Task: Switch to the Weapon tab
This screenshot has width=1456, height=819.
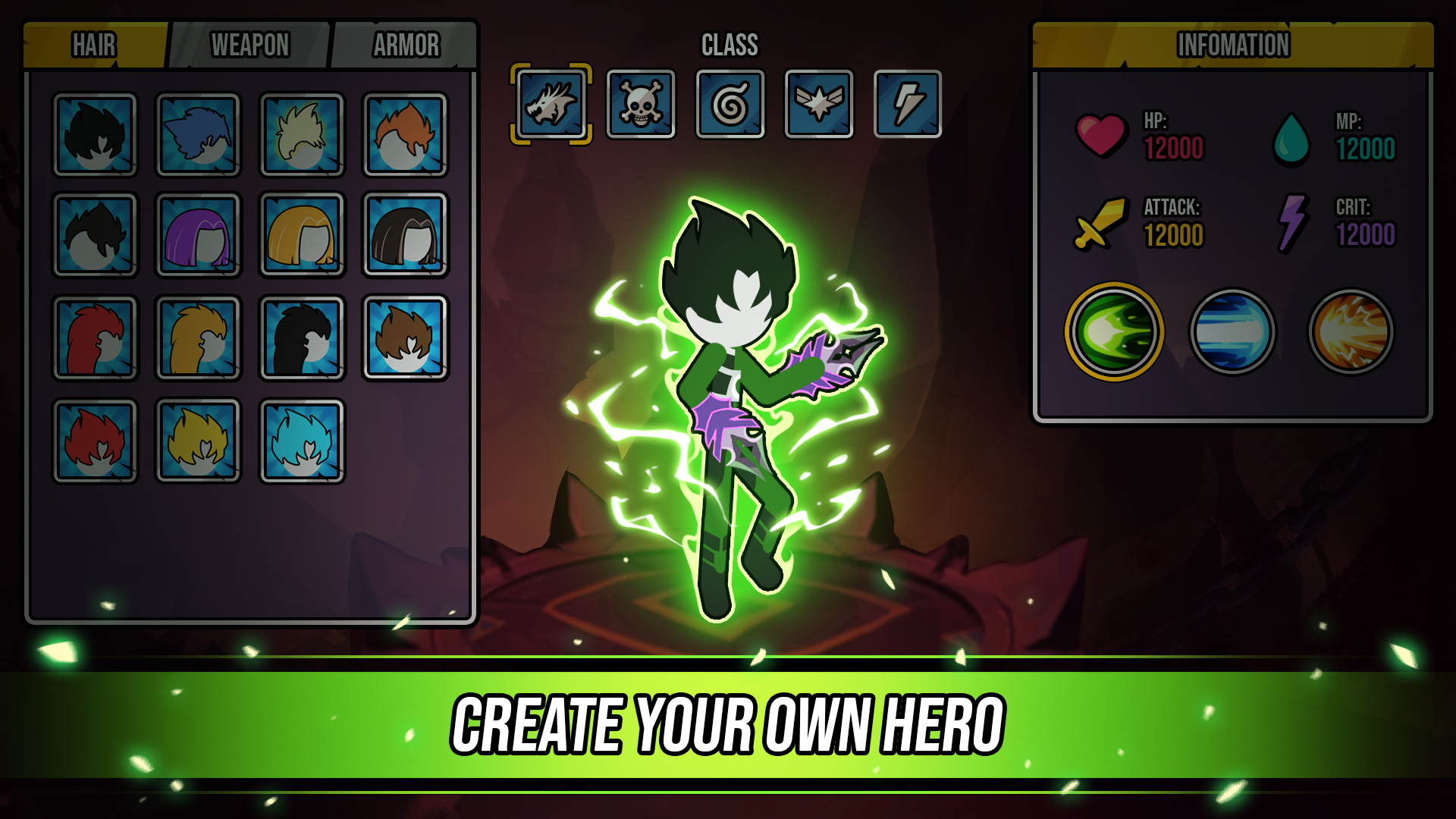Action: 251,44
